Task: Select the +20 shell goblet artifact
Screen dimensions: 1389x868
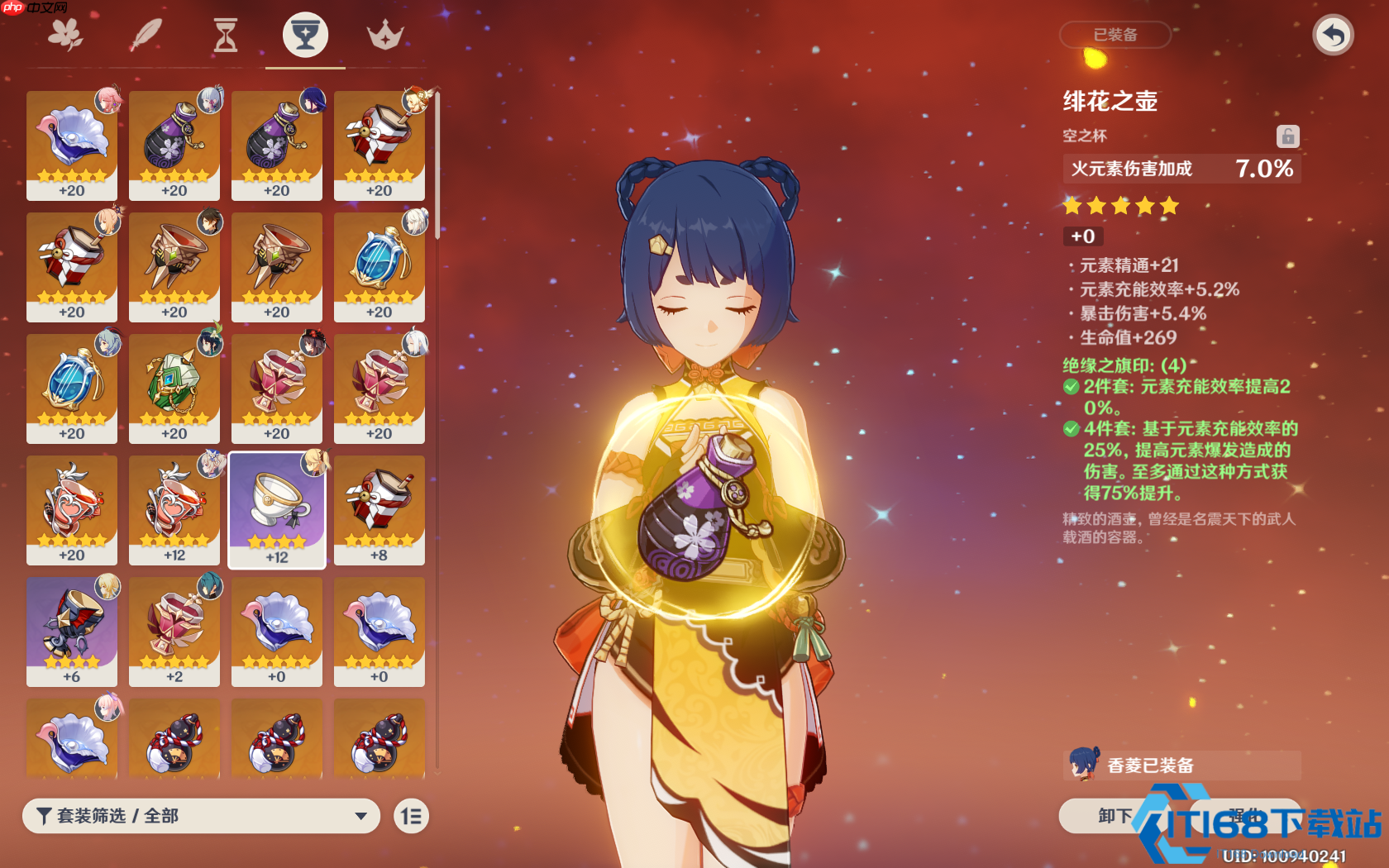Action: 72,145
